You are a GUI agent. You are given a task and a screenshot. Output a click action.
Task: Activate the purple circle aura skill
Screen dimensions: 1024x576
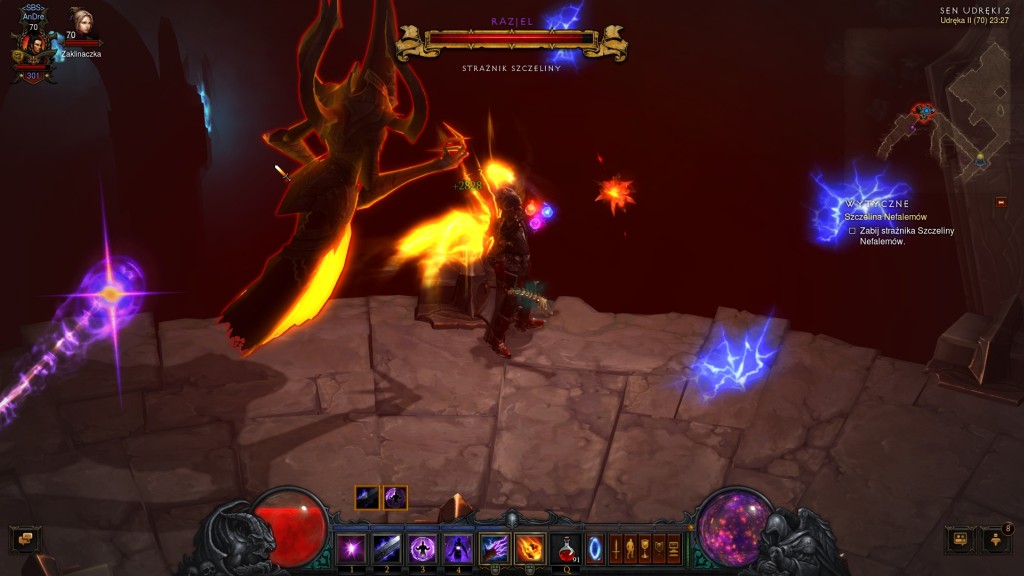tap(422, 548)
